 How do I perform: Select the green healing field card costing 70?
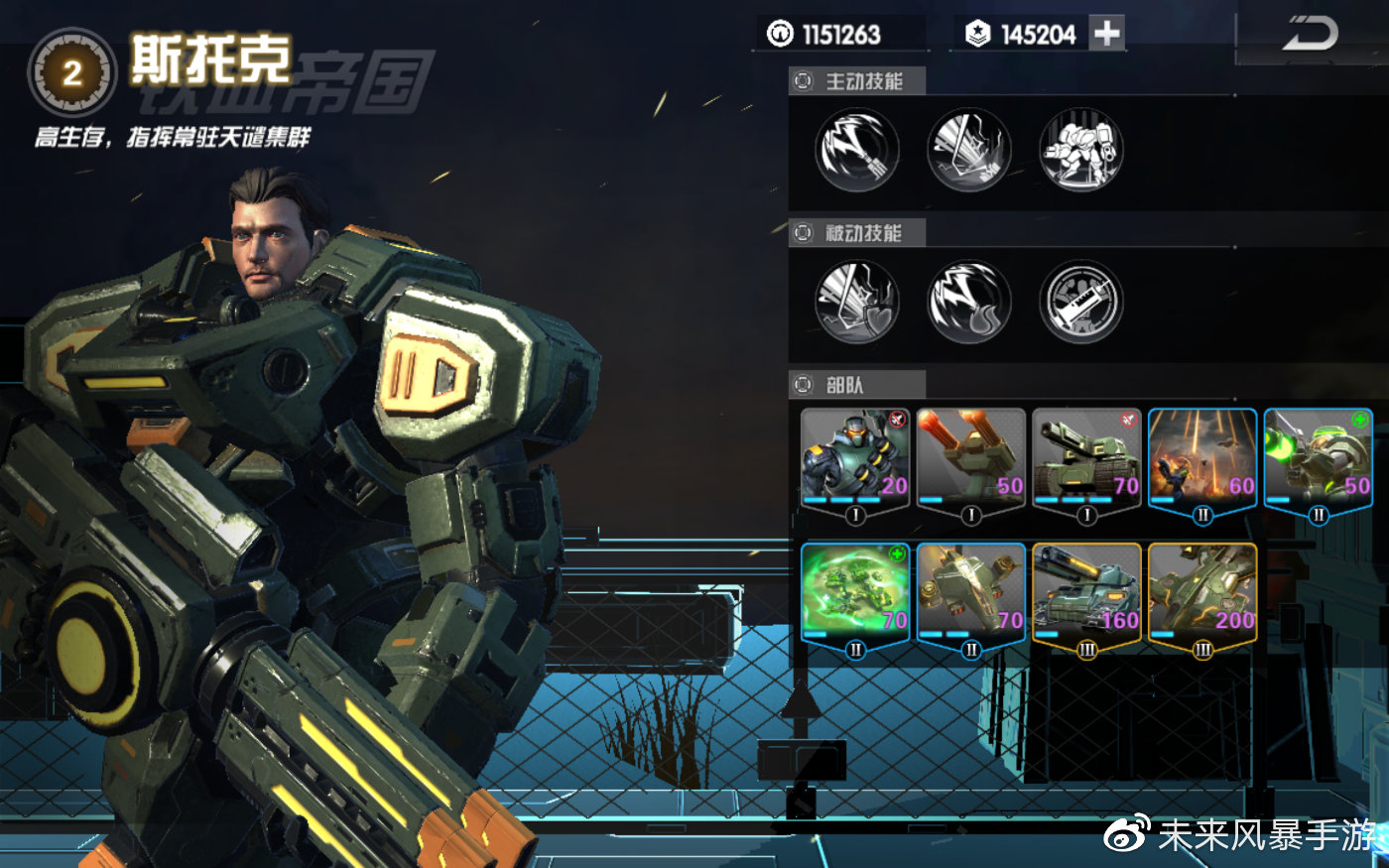click(x=855, y=593)
